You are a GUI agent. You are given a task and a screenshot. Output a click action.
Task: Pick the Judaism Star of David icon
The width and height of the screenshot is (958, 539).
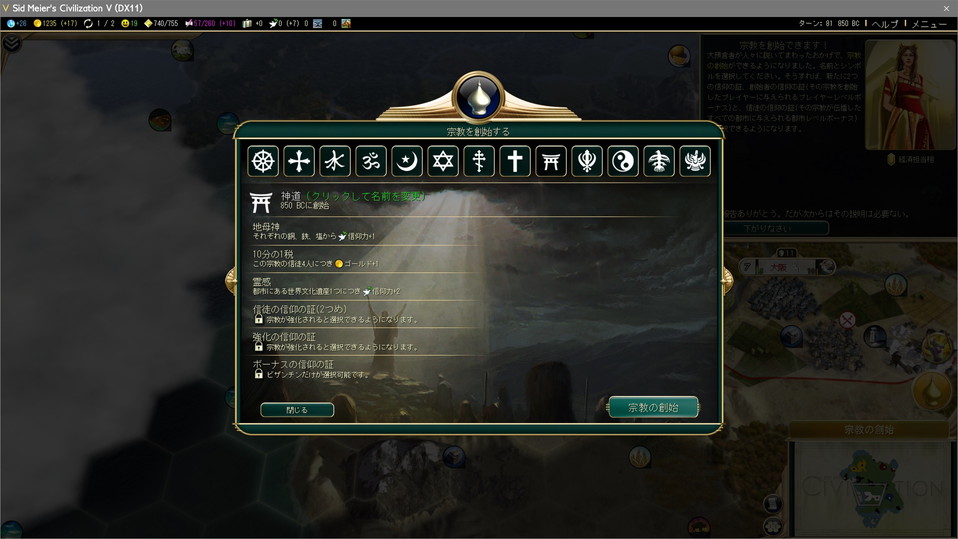[443, 161]
